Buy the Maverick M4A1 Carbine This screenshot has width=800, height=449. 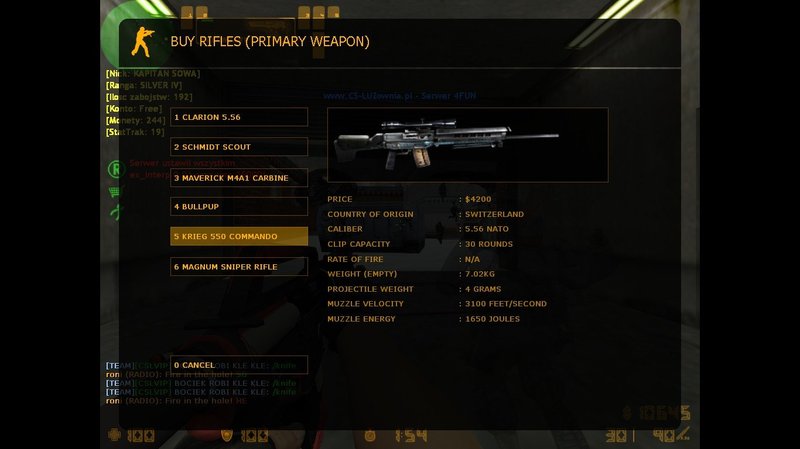239,177
